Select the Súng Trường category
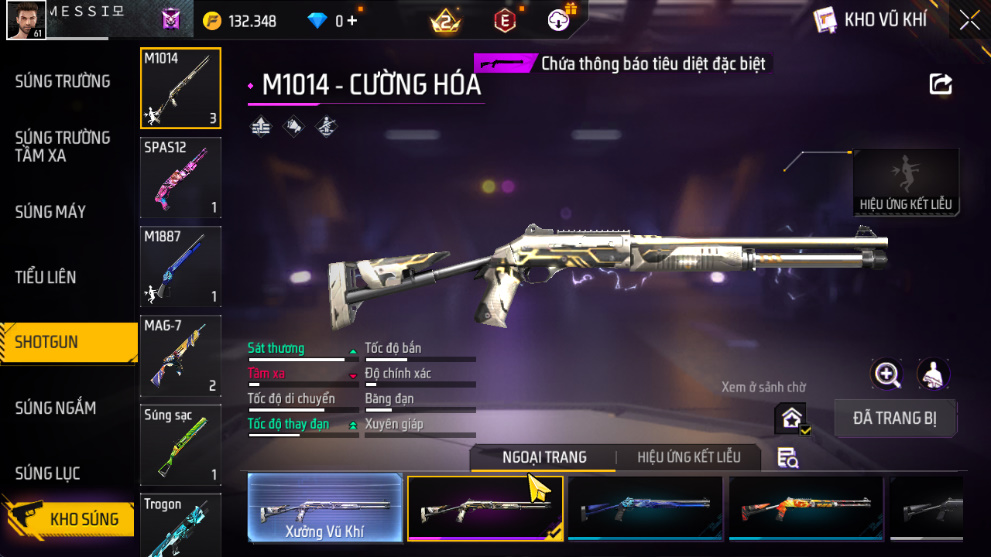Screen dimensions: 991x557 click(x=62, y=81)
